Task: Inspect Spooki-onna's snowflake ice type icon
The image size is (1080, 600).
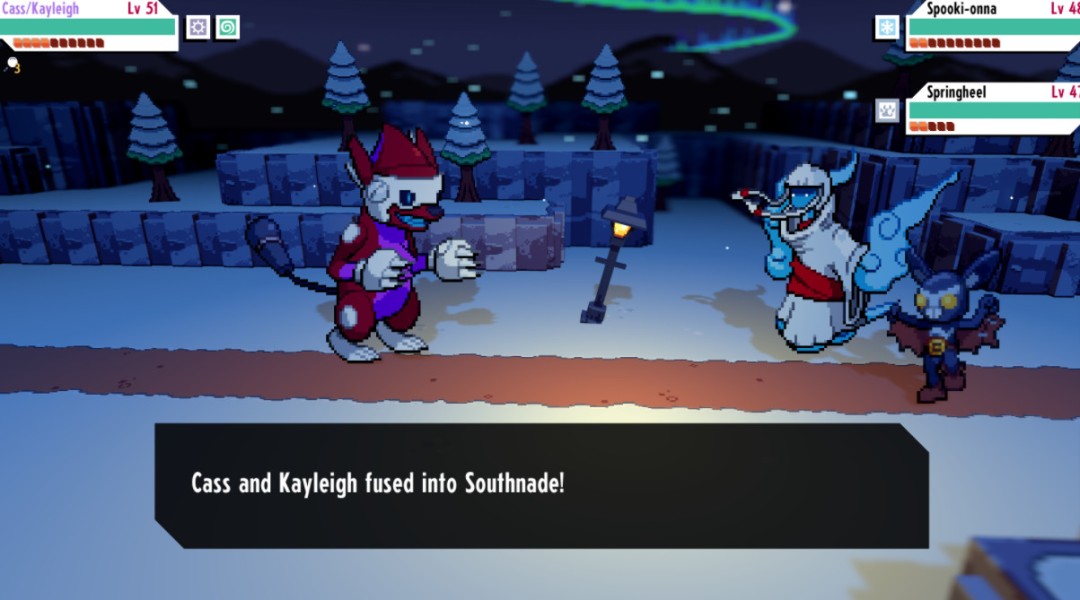Action: [x=887, y=27]
